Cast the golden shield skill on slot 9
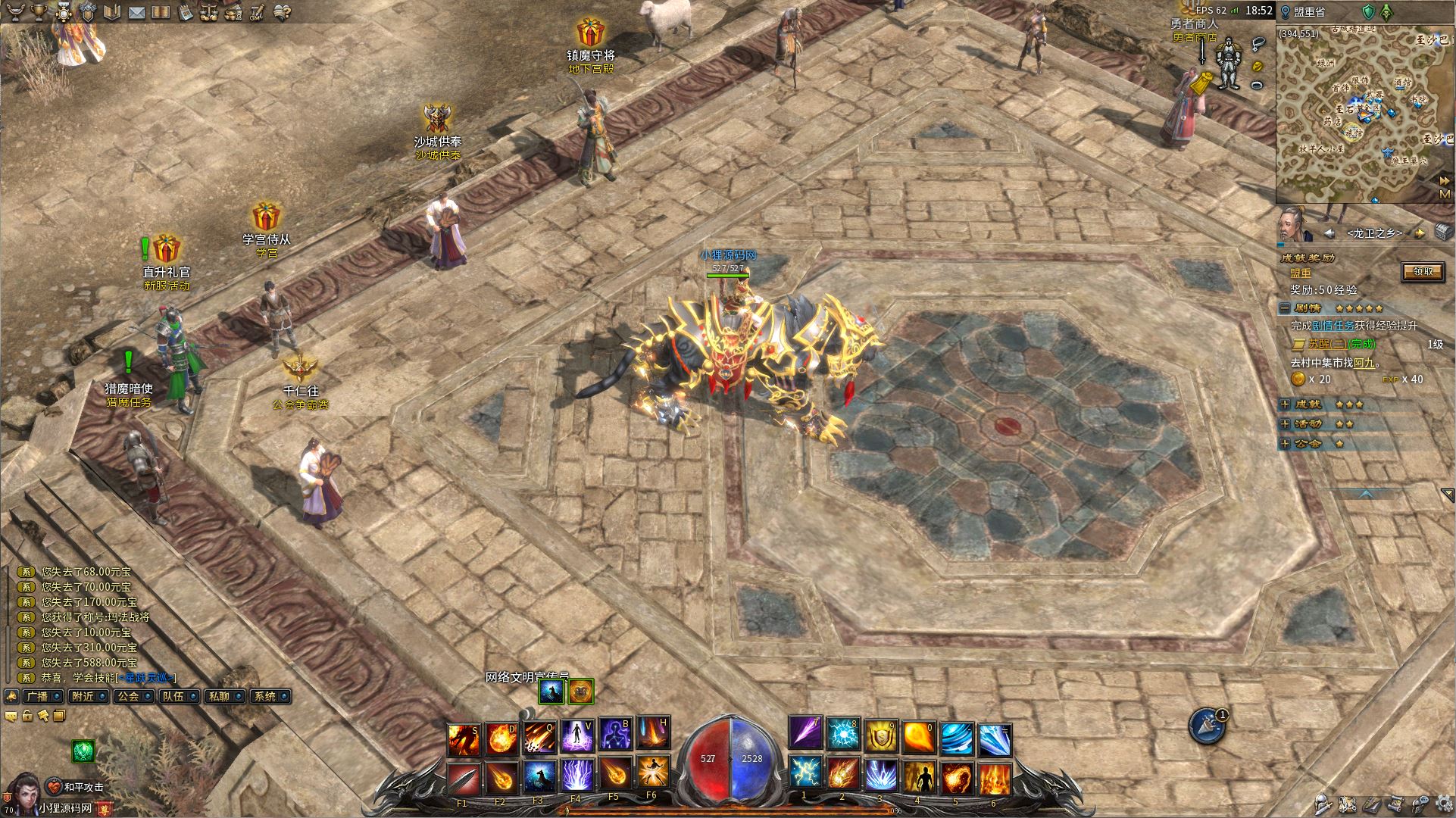1456x818 pixels. pyautogui.click(x=880, y=735)
